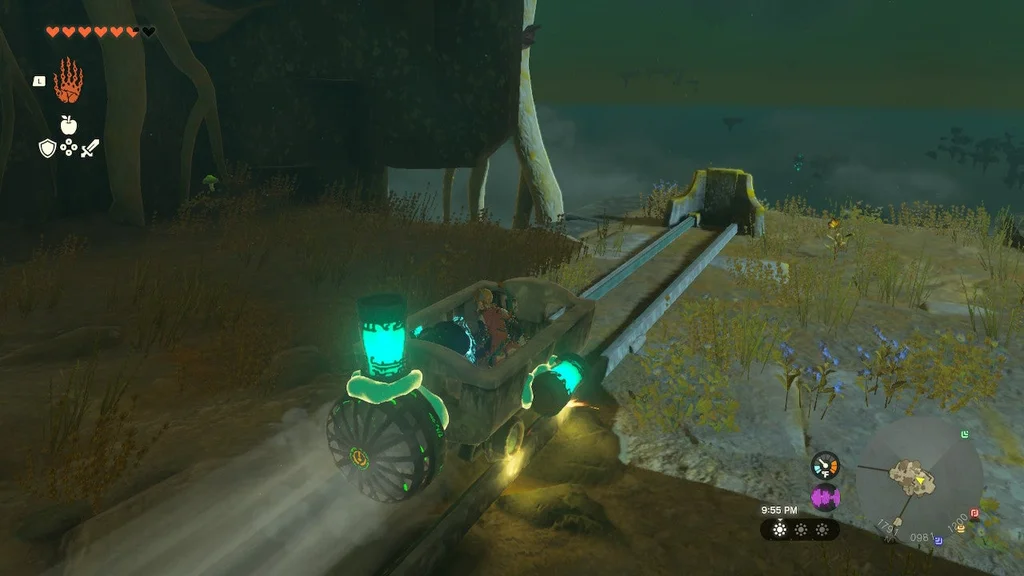The height and width of the screenshot is (576, 1024).
Task: Open the shield quick-select icon
Action: 46,148
